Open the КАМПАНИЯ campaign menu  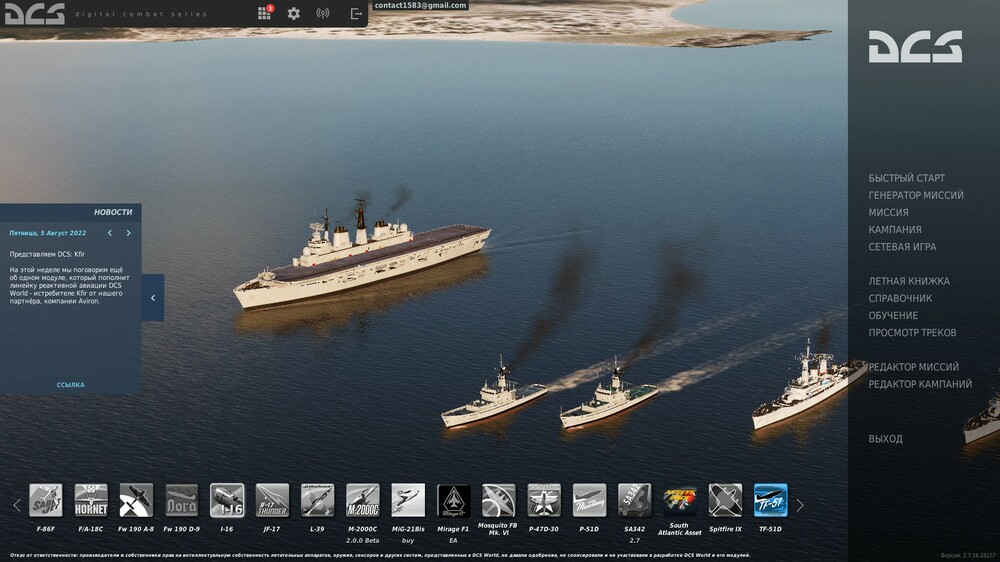tap(895, 229)
